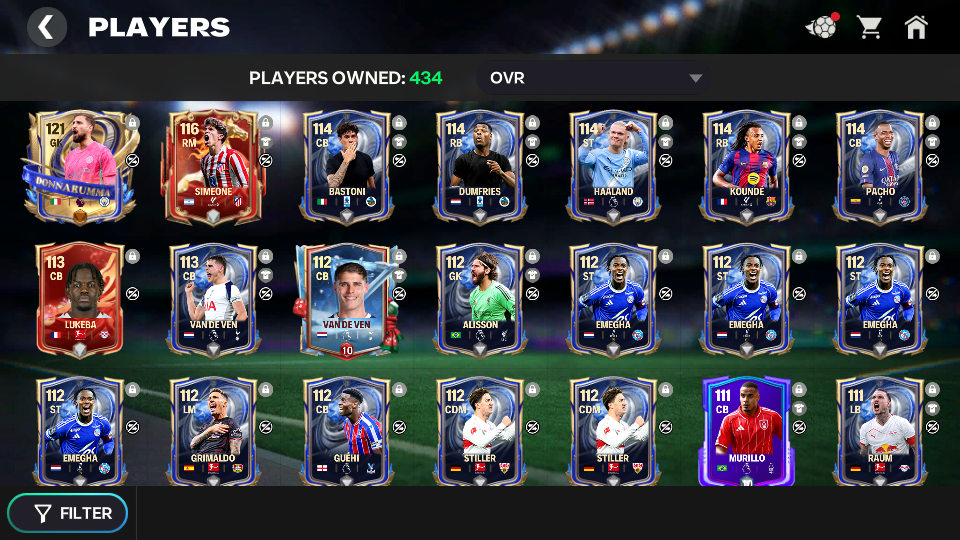Select the Haaland 114 ST card
This screenshot has height=540, width=960.
[x=612, y=166]
